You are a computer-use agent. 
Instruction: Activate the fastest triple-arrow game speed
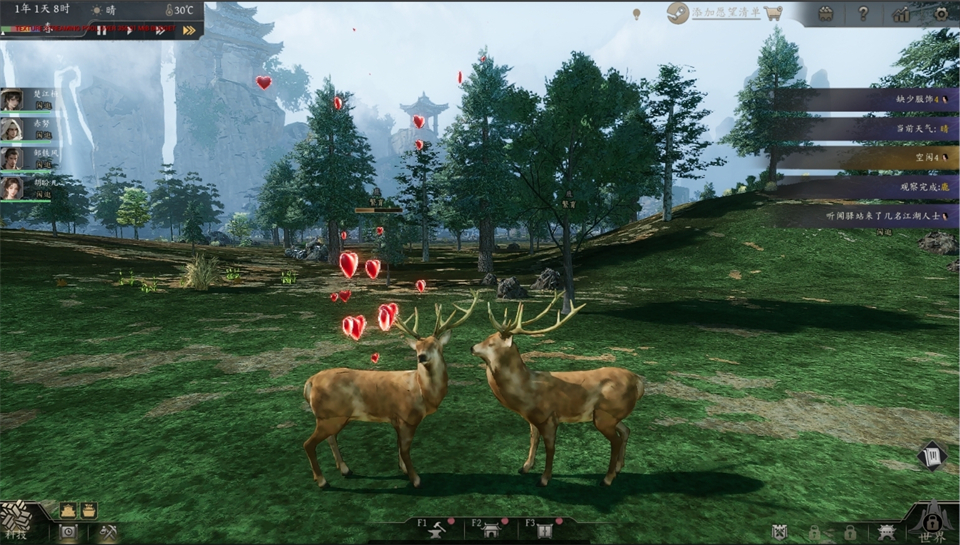coord(189,30)
